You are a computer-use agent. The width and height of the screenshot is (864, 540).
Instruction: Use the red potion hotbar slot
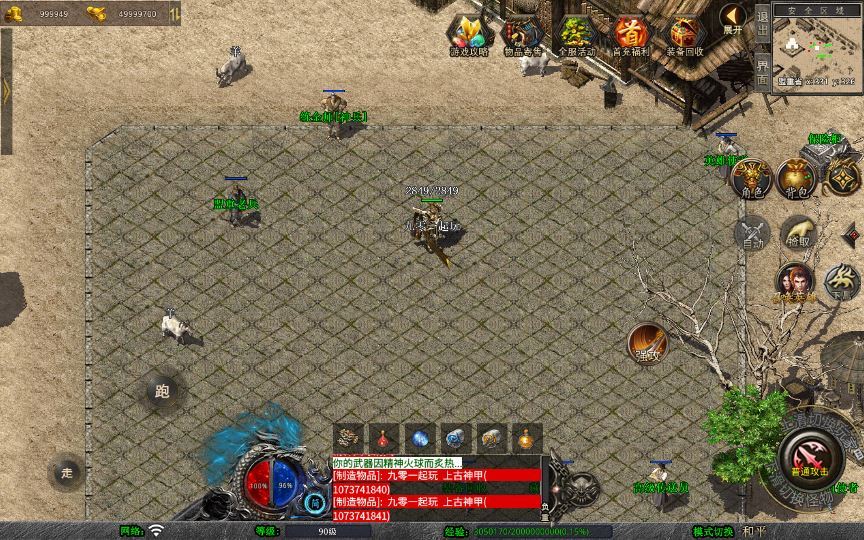[x=384, y=438]
